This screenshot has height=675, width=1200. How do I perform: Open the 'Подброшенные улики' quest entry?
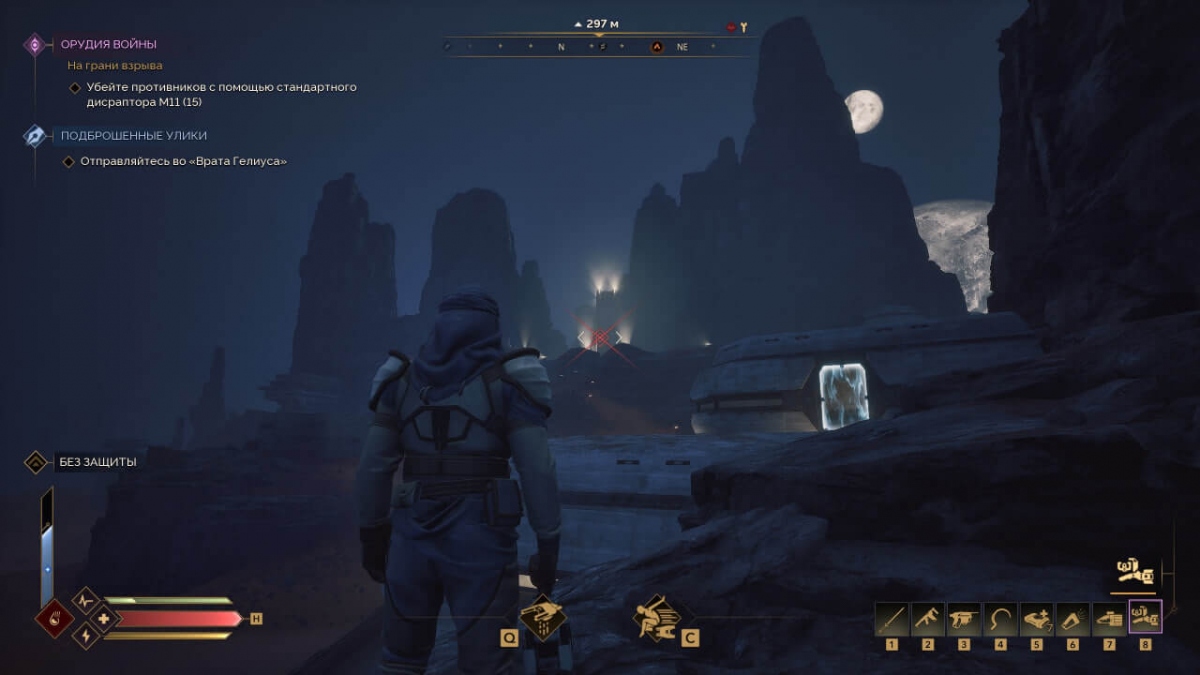[134, 135]
